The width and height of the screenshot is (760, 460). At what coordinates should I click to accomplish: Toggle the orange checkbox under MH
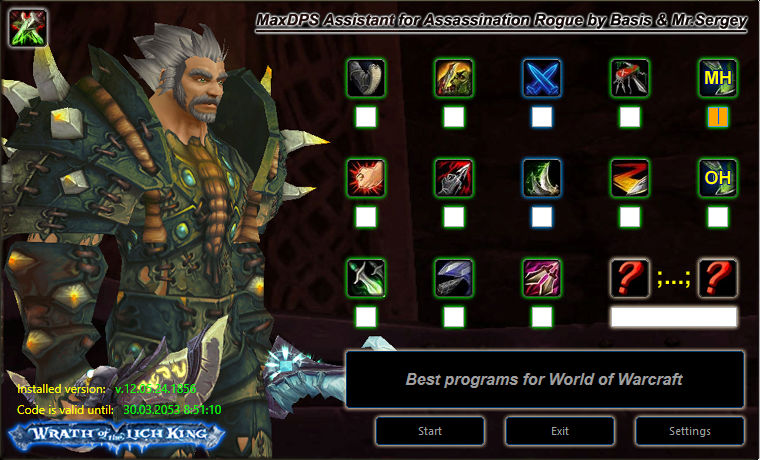click(x=718, y=117)
